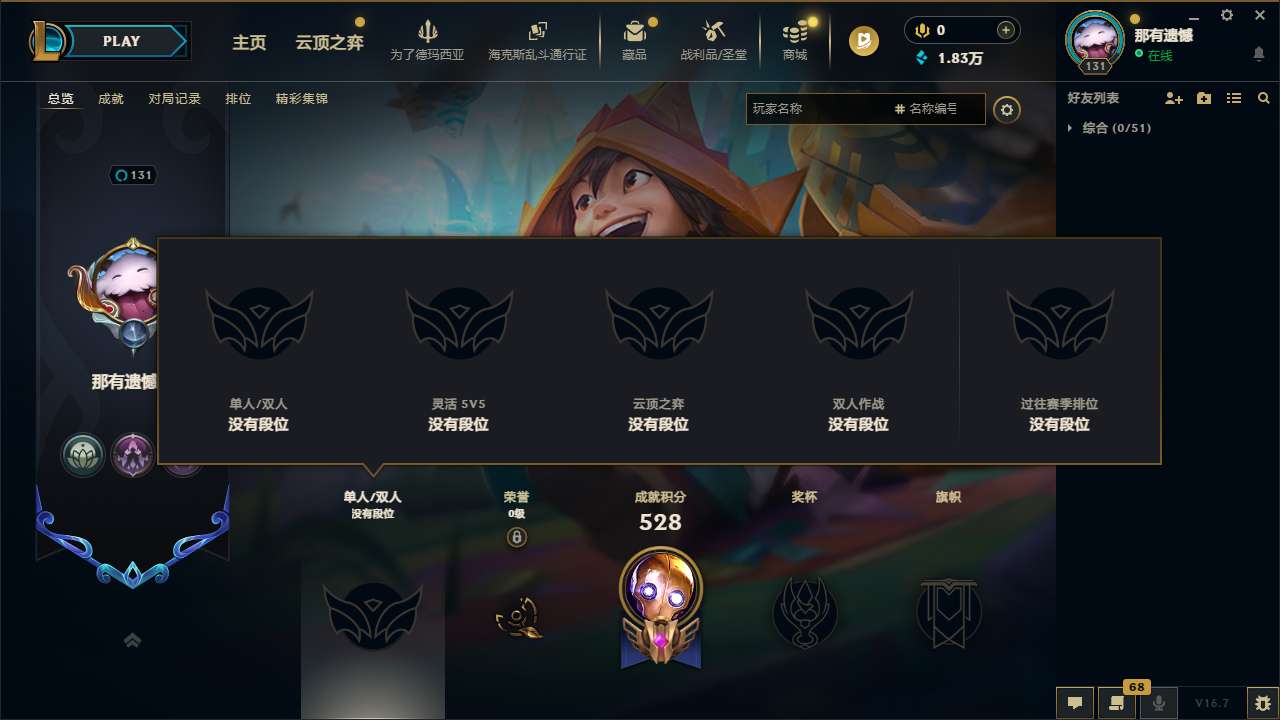Open friend list display options icon

1233,98
